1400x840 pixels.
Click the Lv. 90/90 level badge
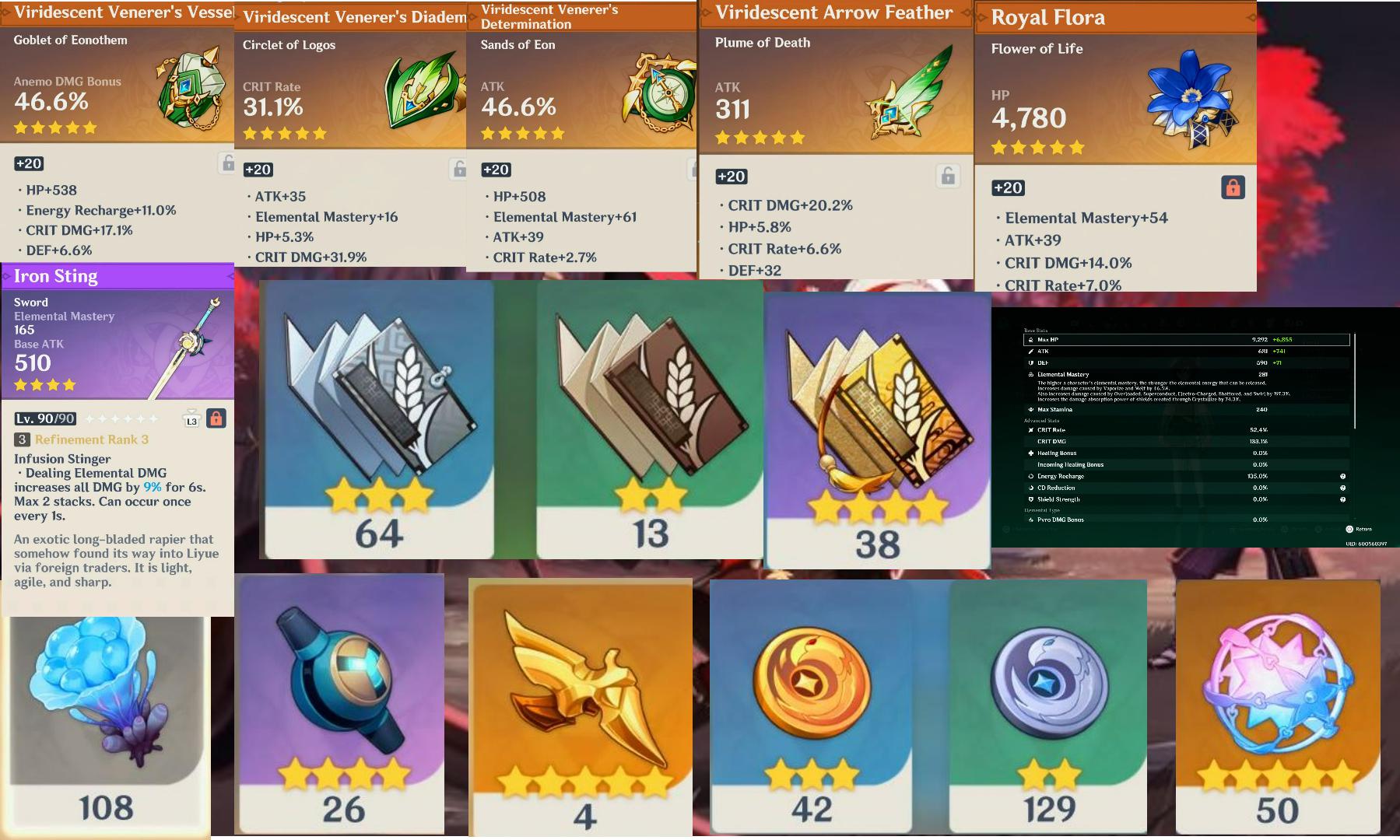click(45, 418)
